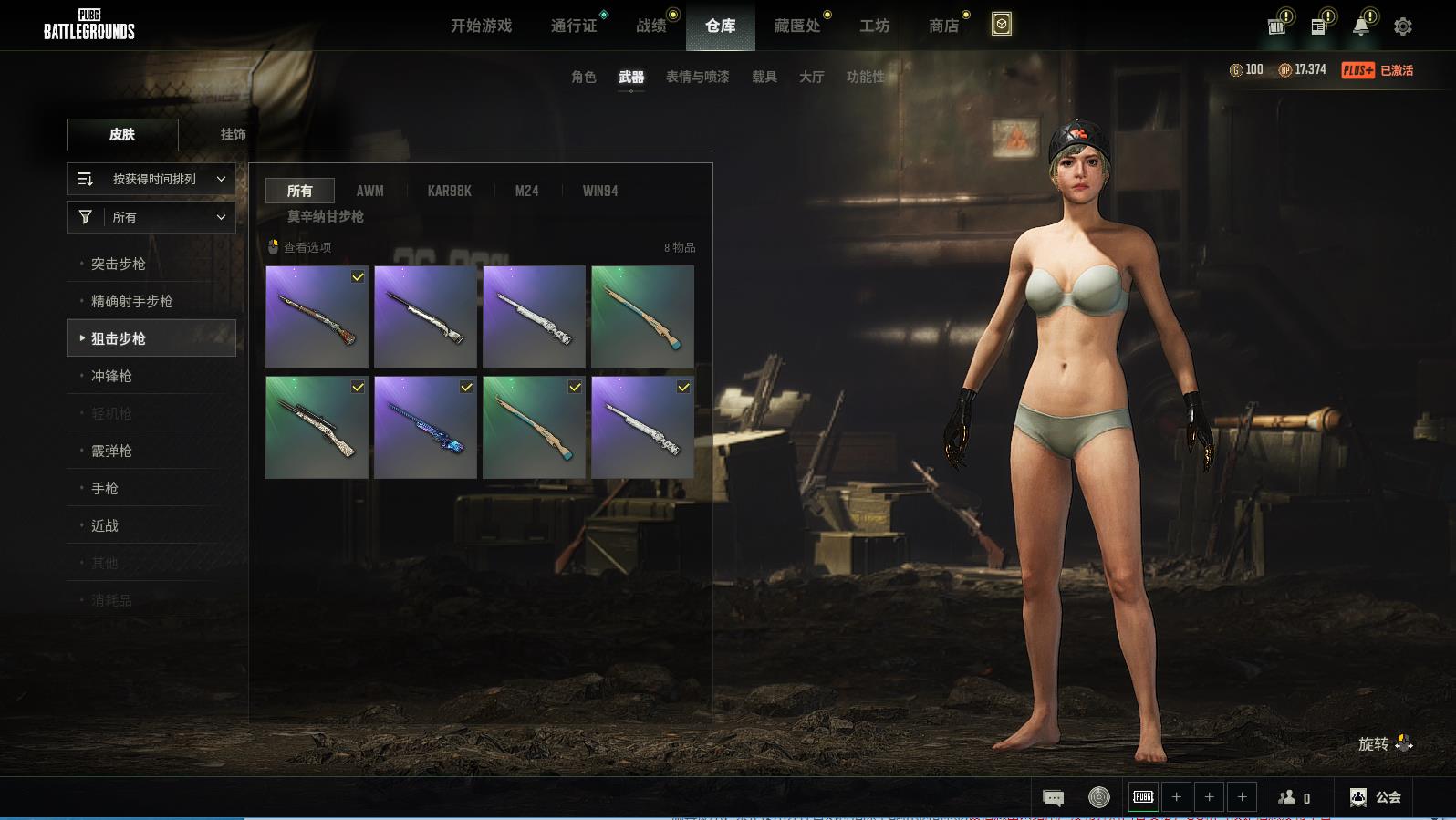Open the chat bubble icon
Viewport: 1456px width, 820px height.
(x=1053, y=798)
